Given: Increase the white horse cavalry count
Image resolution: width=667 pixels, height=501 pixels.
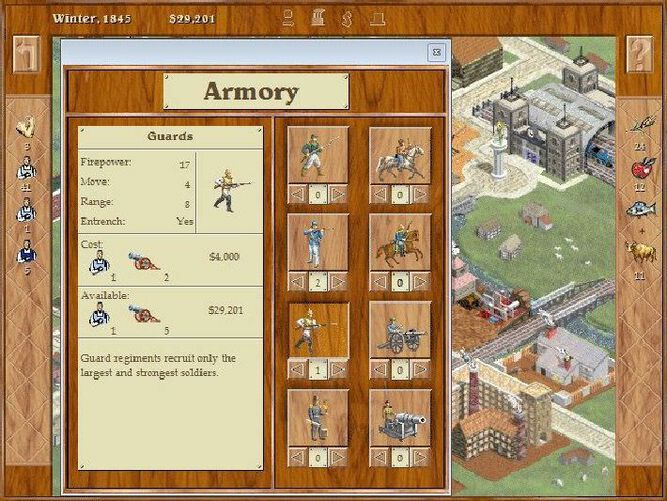Looking at the screenshot, I should [x=420, y=194].
